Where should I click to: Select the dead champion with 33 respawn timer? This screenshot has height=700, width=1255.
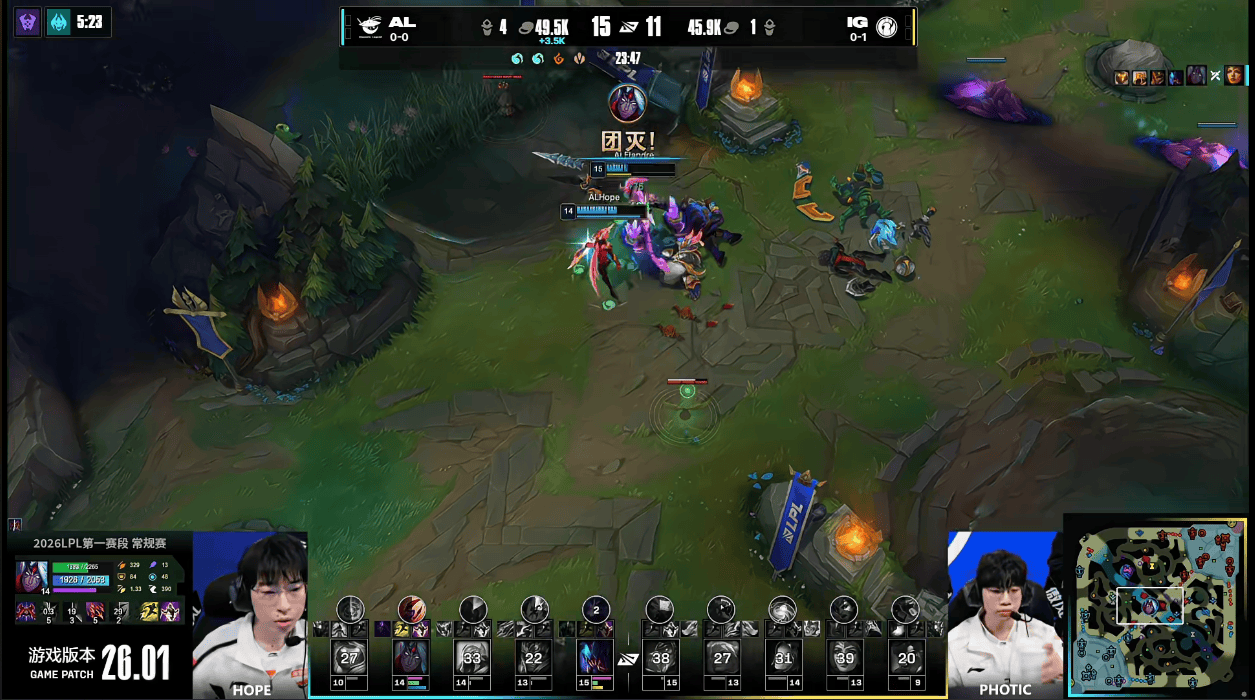click(472, 657)
